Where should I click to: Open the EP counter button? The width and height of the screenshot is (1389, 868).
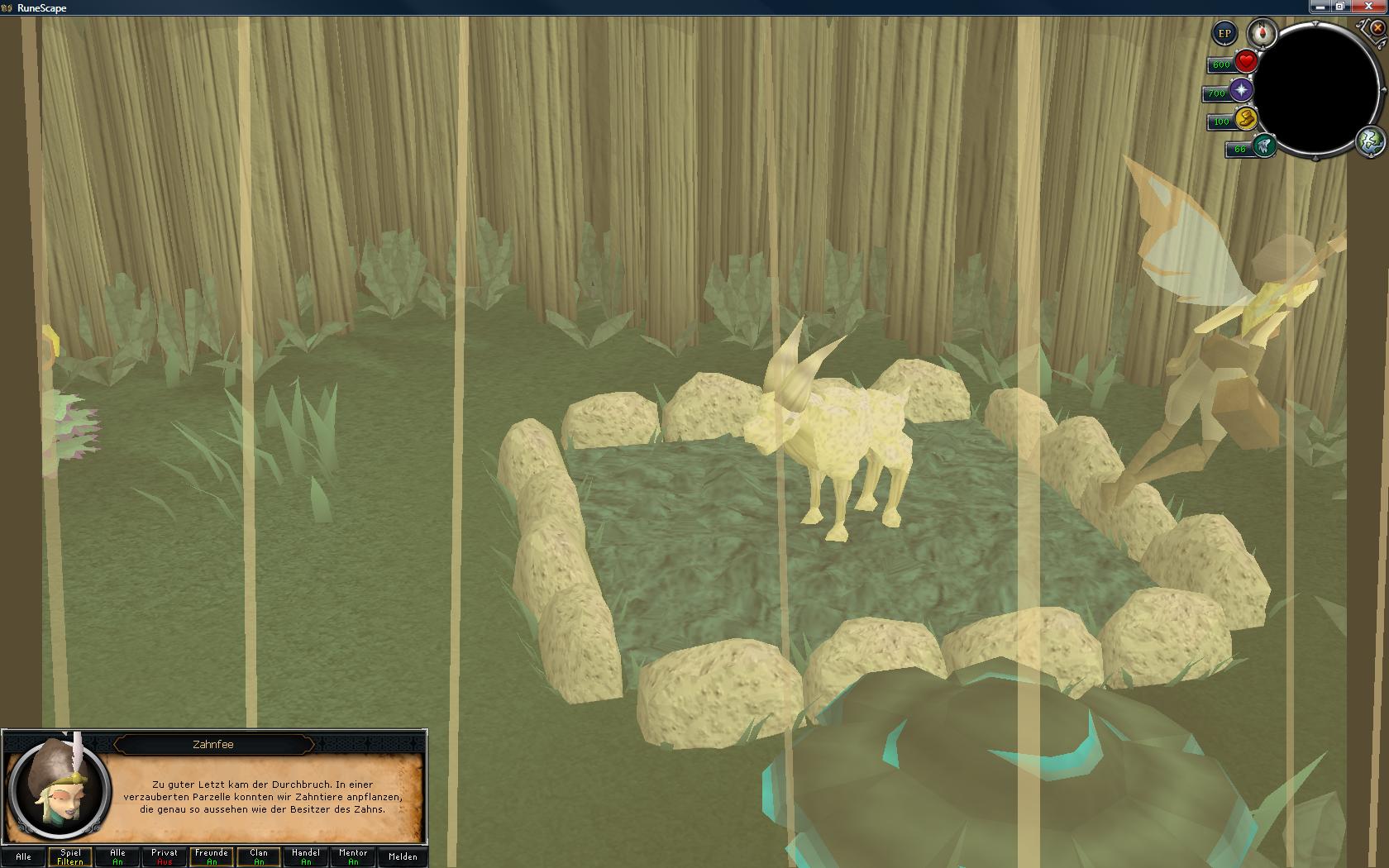tap(1224, 34)
